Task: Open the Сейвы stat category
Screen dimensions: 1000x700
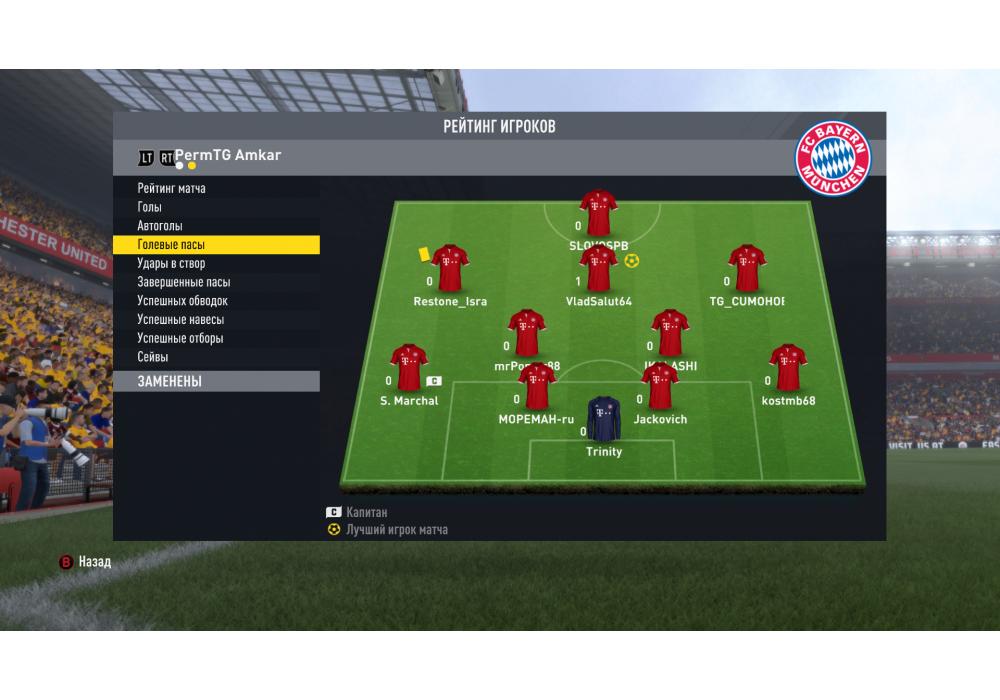Action: (153, 357)
